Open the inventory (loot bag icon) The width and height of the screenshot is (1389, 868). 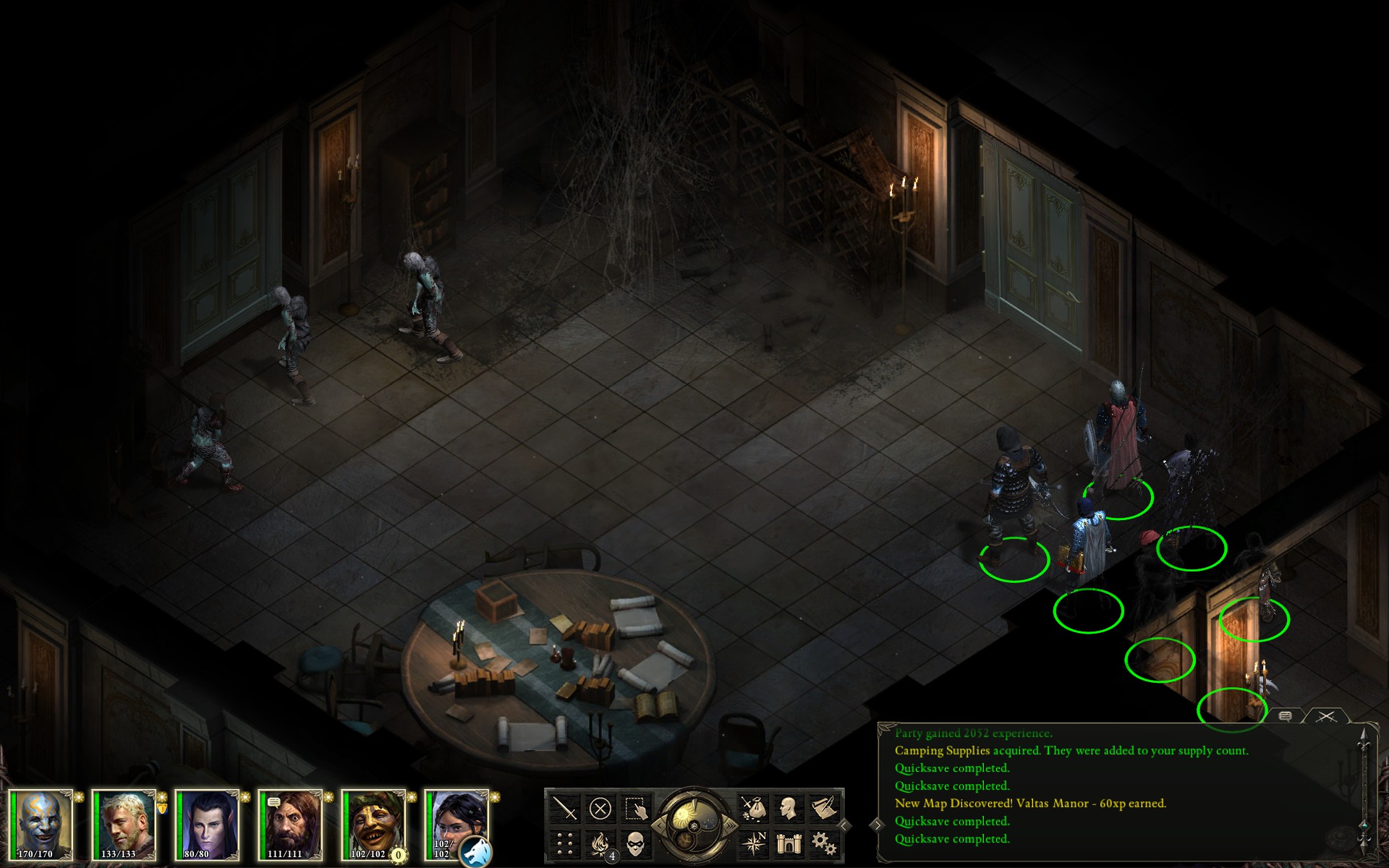point(753,808)
